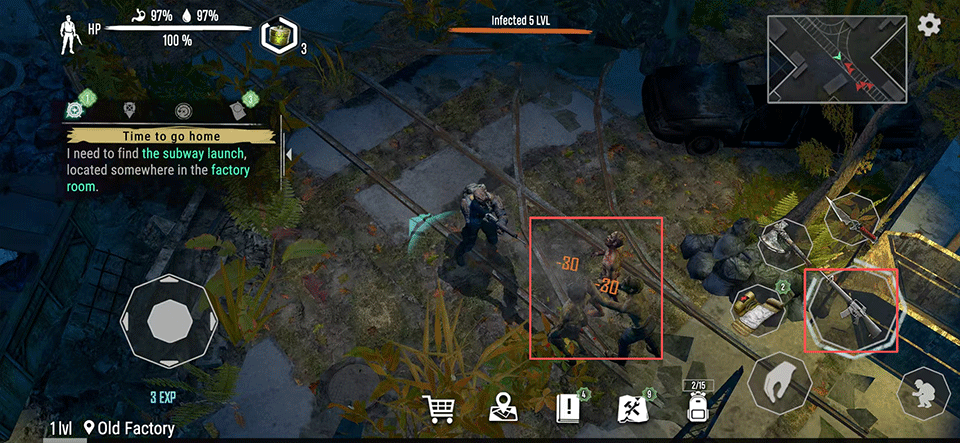Select the knife weapon slot

point(851,221)
